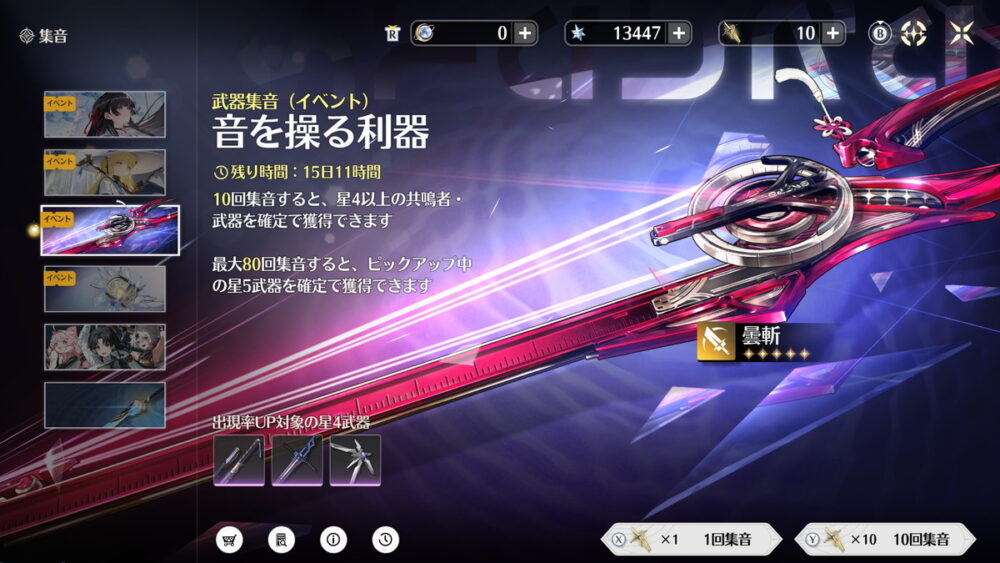This screenshot has height=563, width=1000.
Task: Inspect the silver bladed 4-star weapon
Action: point(355,460)
